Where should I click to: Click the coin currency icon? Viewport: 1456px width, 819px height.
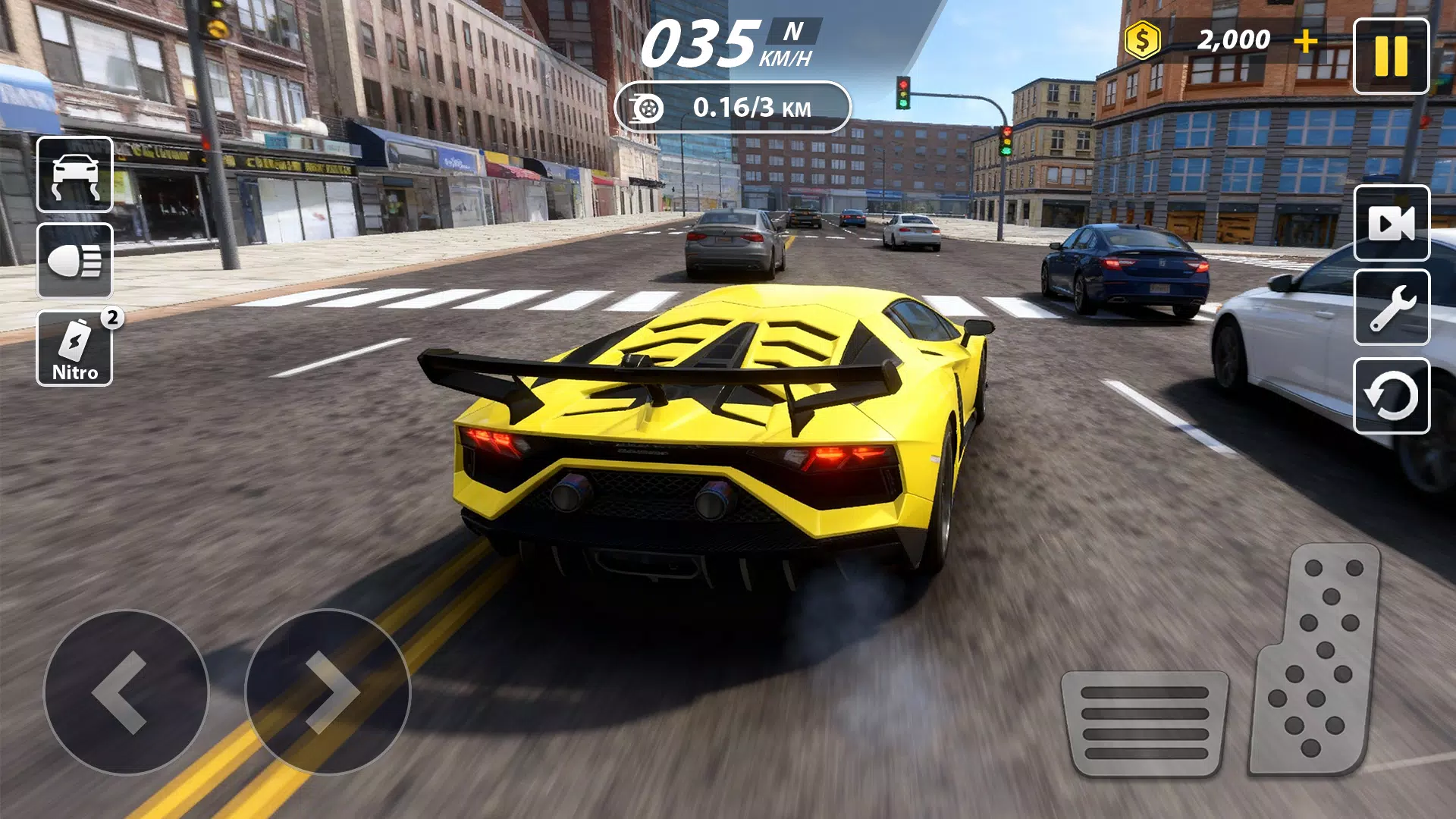1142,40
